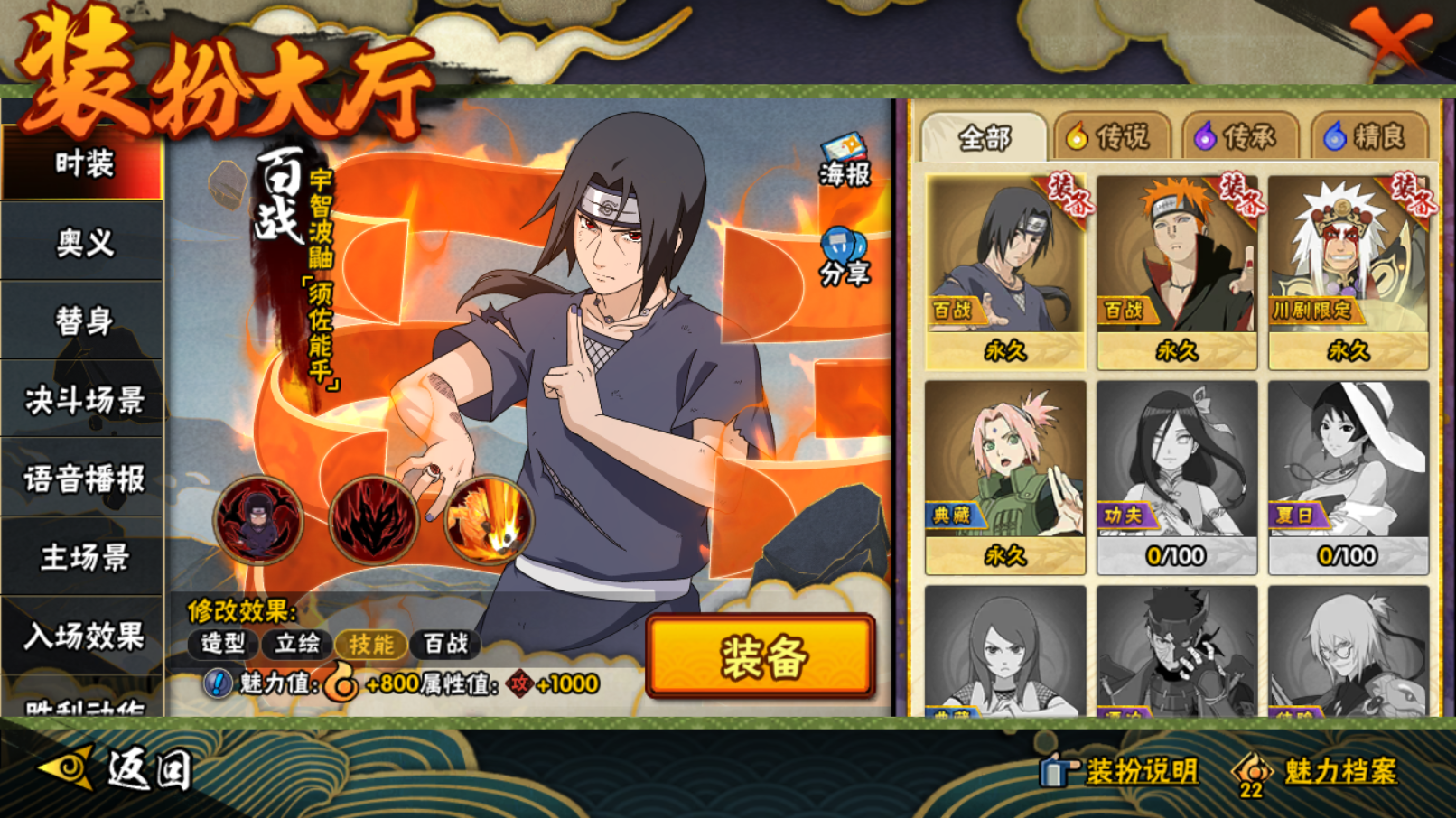The image size is (1456, 818).
Task: Open the 装扮说明 help link
Action: click(x=1120, y=771)
